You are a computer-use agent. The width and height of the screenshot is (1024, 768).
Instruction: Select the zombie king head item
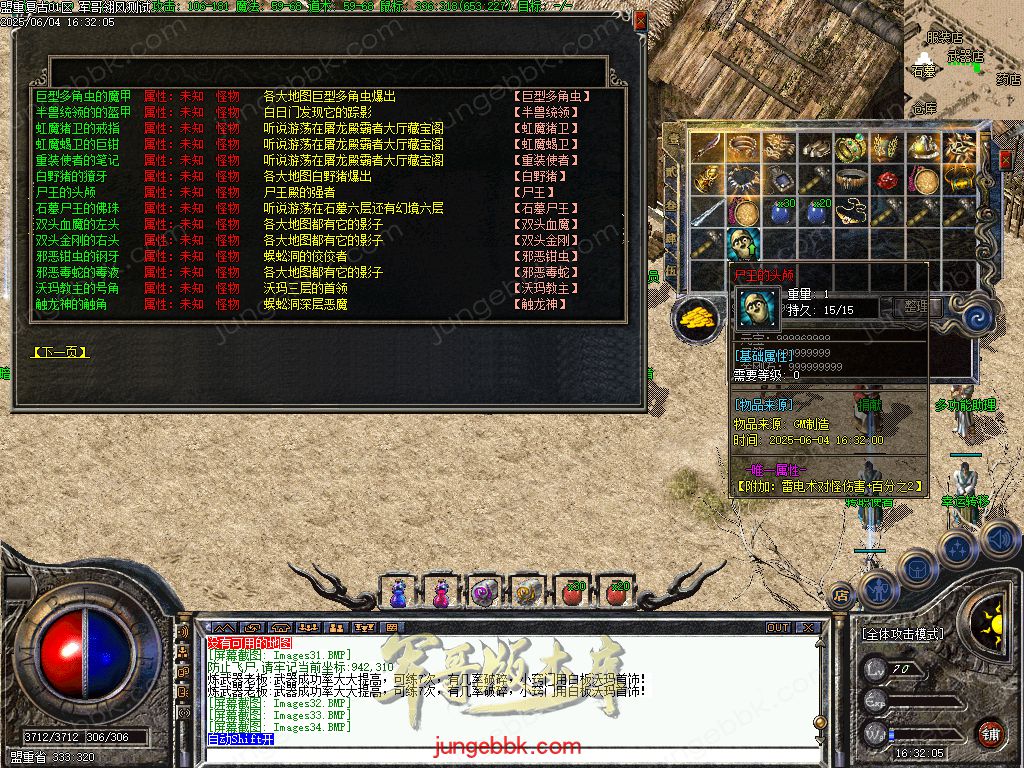pyautogui.click(x=743, y=242)
